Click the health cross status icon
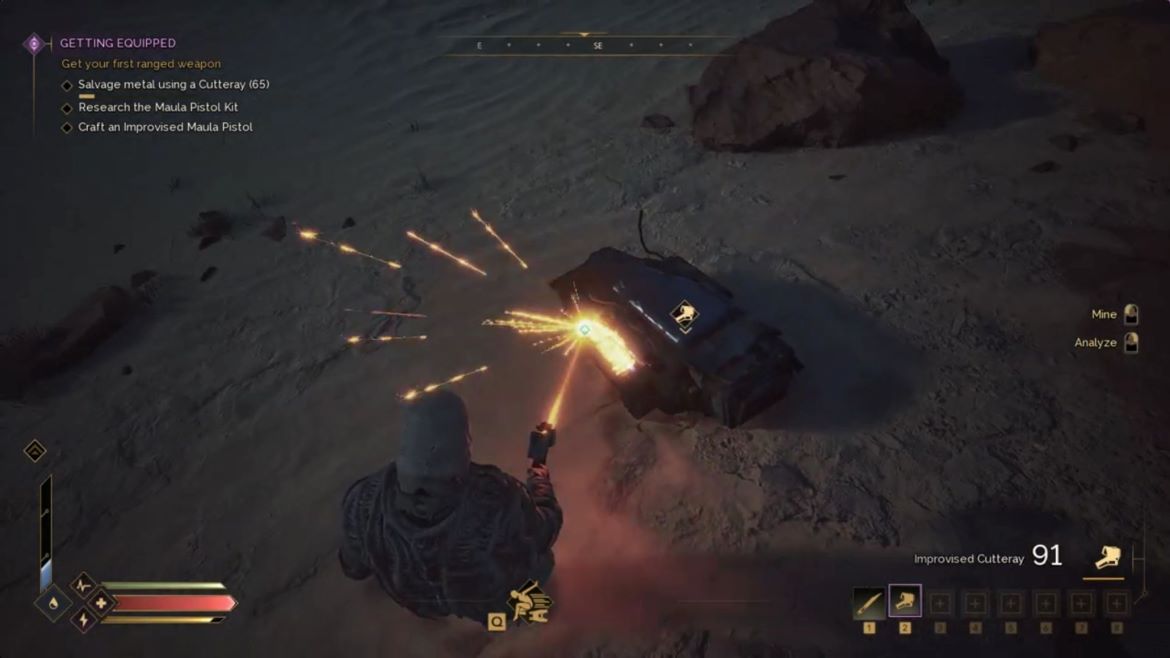The image size is (1170, 658). [100, 603]
